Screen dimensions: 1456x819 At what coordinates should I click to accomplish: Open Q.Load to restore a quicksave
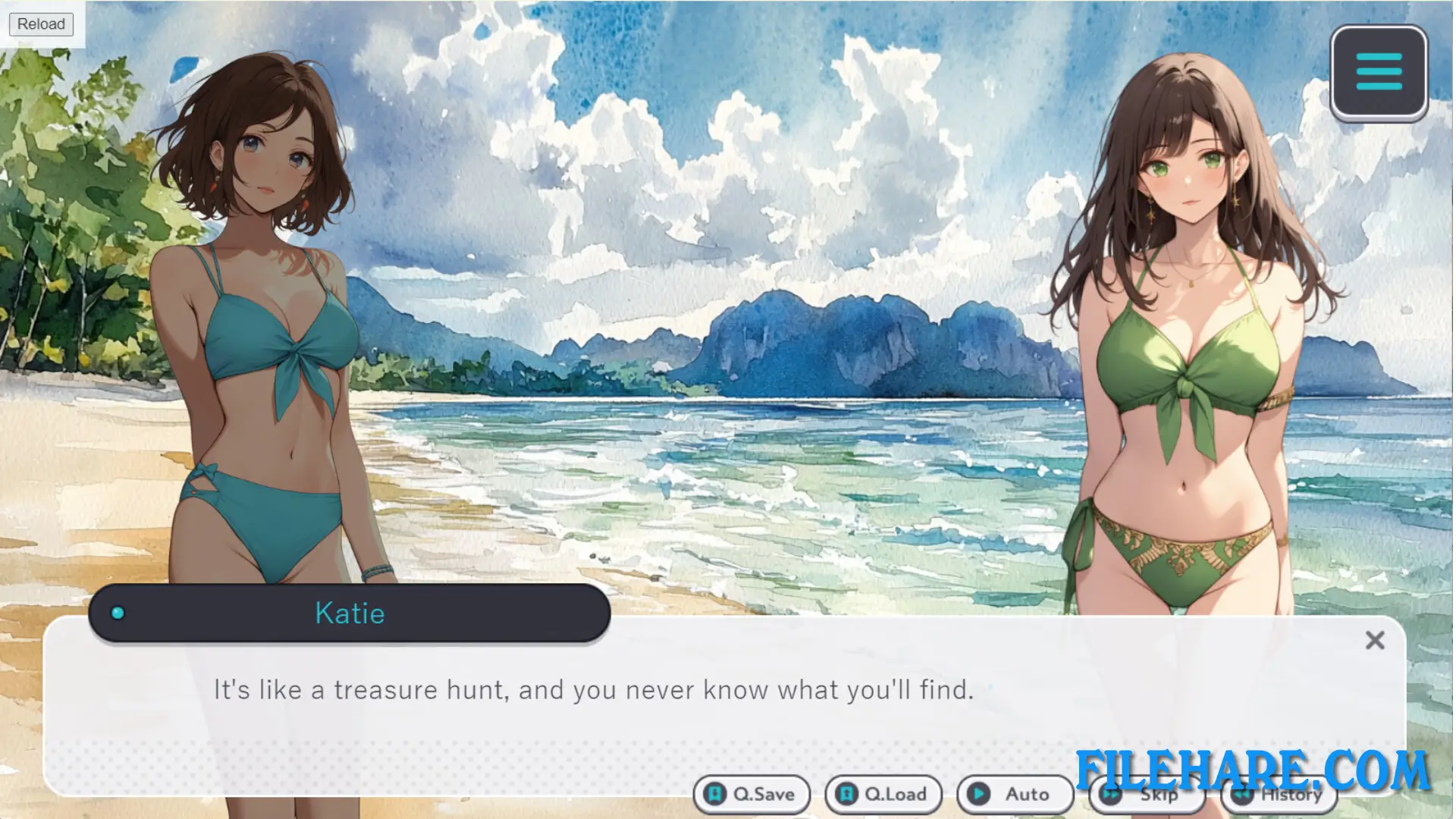[883, 795]
